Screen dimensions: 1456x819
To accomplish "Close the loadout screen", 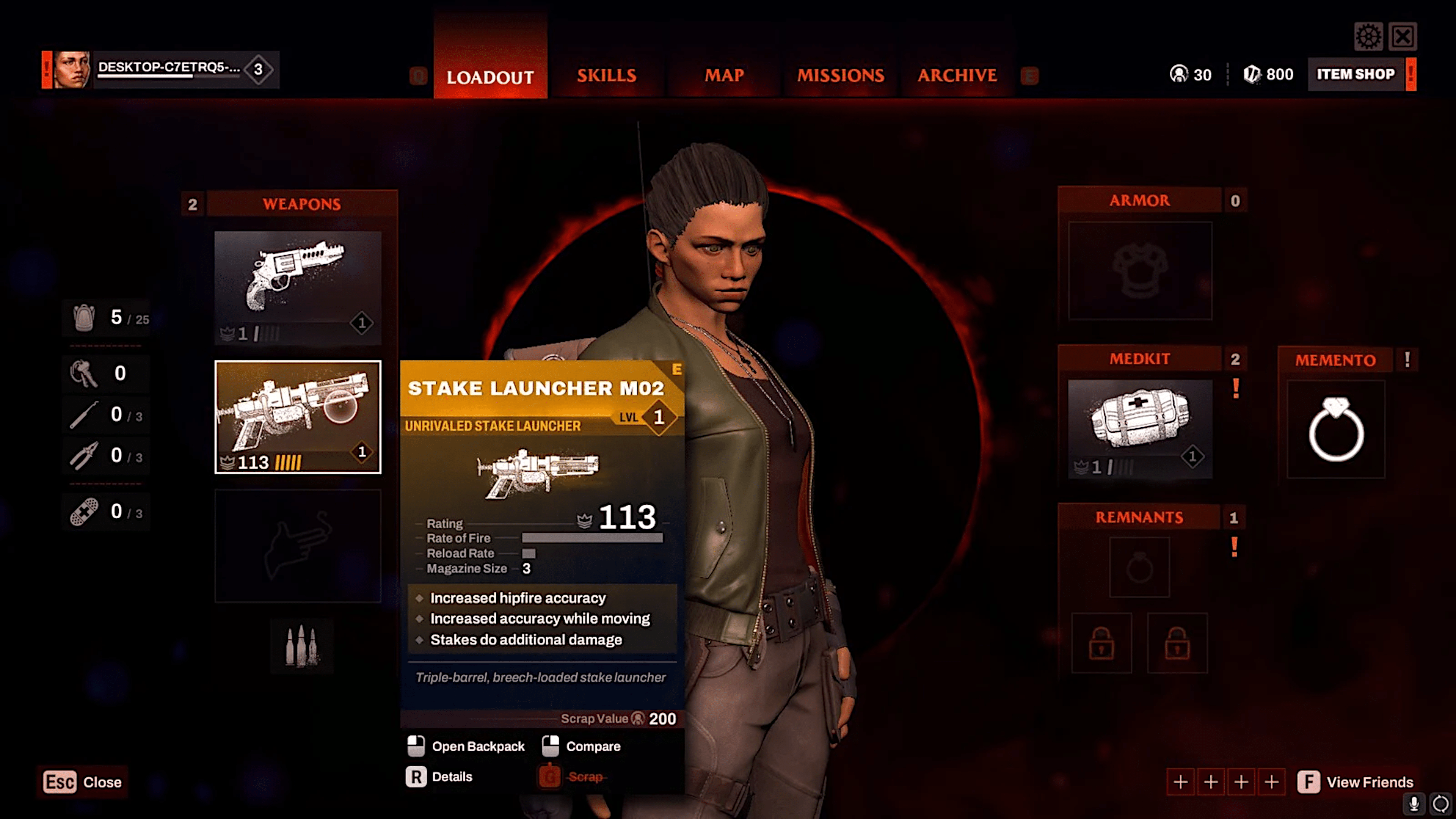I will [83, 782].
